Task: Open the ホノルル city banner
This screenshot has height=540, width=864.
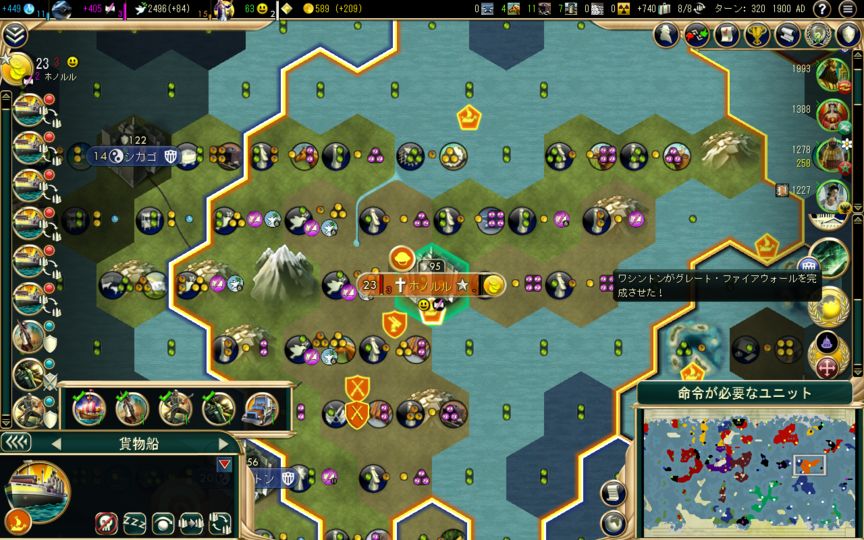Action: click(432, 285)
